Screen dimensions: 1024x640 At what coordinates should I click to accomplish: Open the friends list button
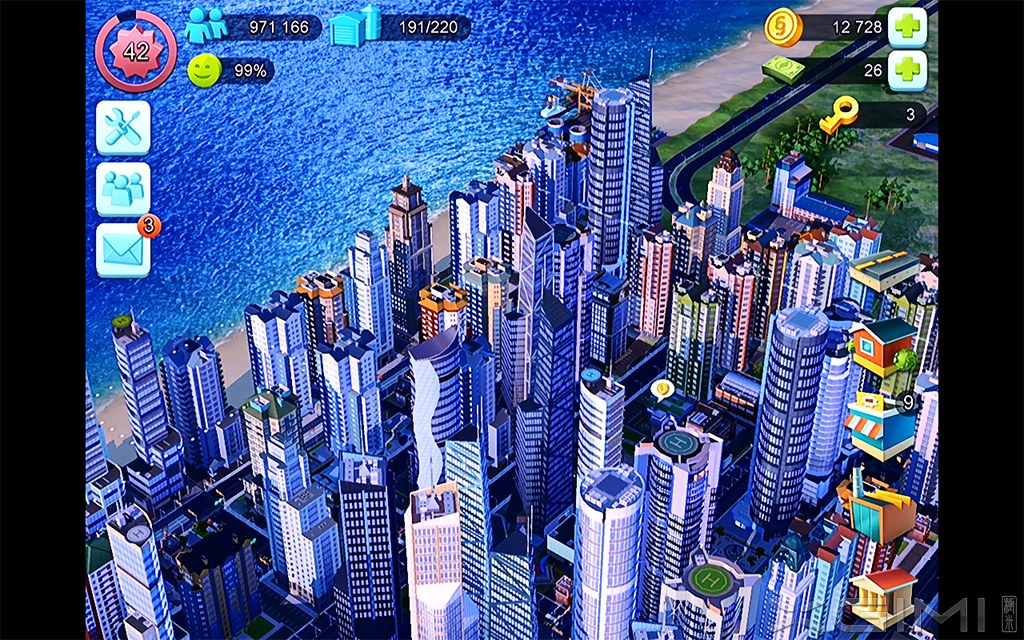tap(123, 188)
